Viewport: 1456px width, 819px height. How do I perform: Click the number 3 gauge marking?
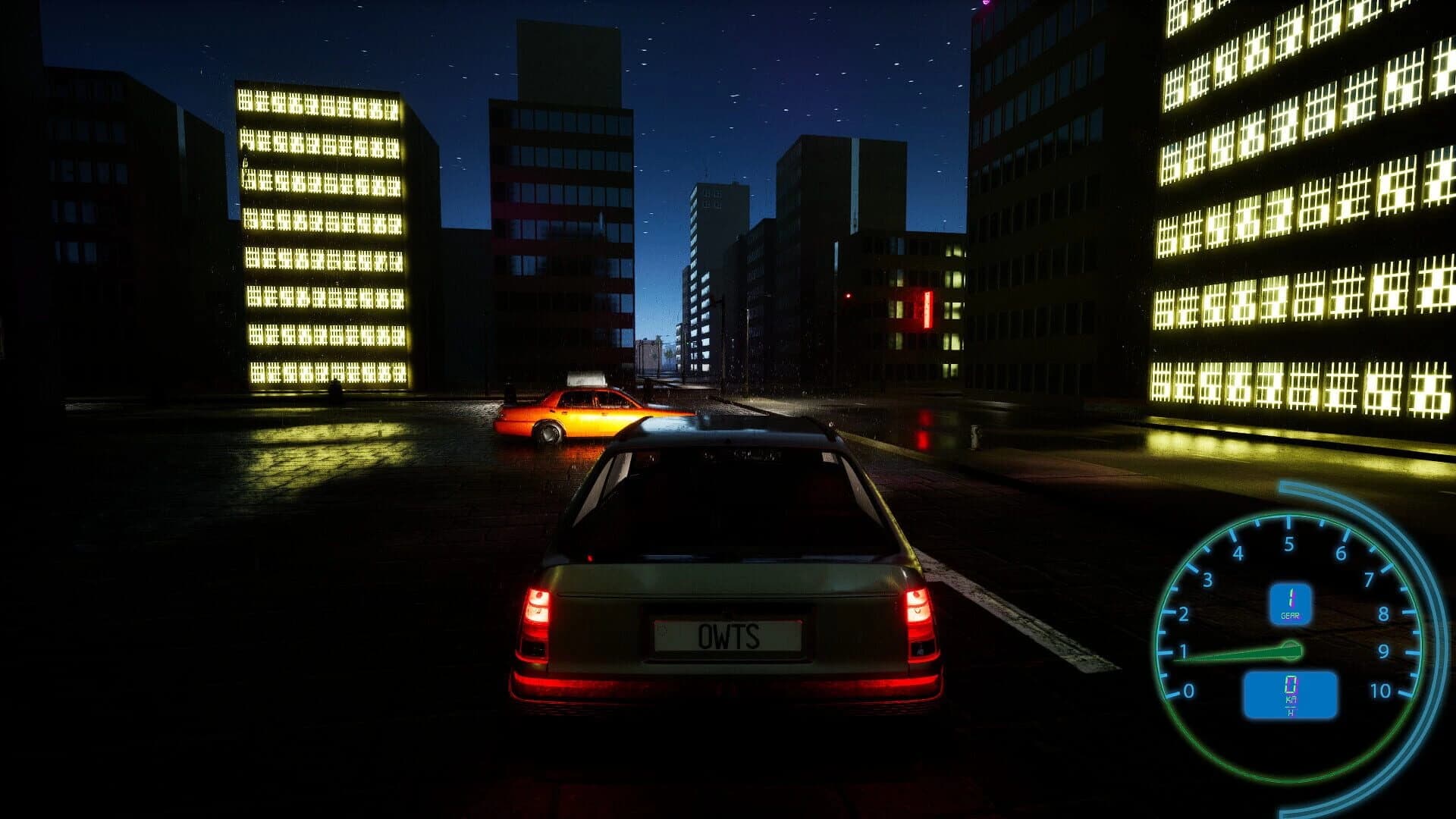point(1208,580)
